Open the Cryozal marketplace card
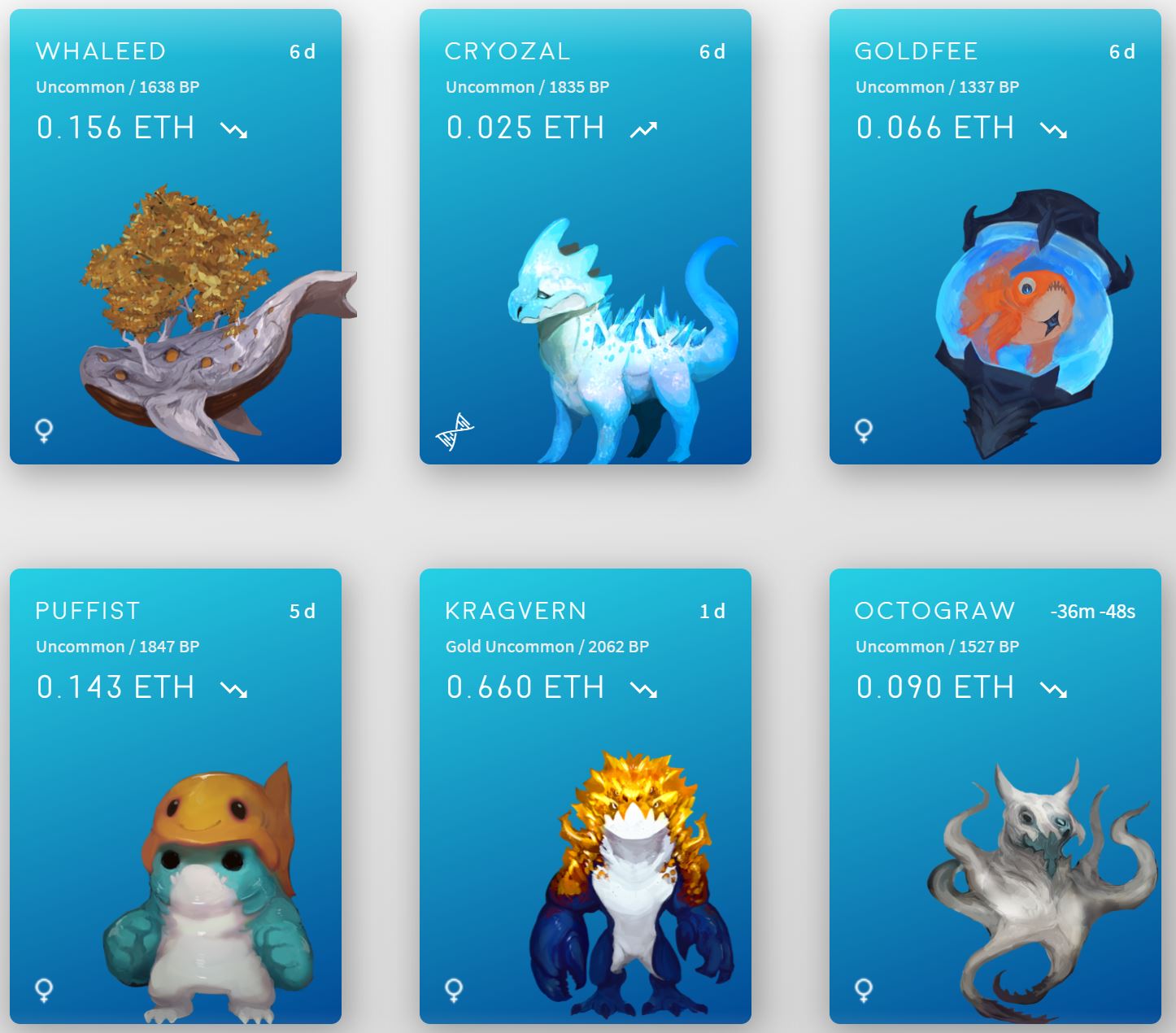Image resolution: width=1176 pixels, height=1033 pixels. 585,237
